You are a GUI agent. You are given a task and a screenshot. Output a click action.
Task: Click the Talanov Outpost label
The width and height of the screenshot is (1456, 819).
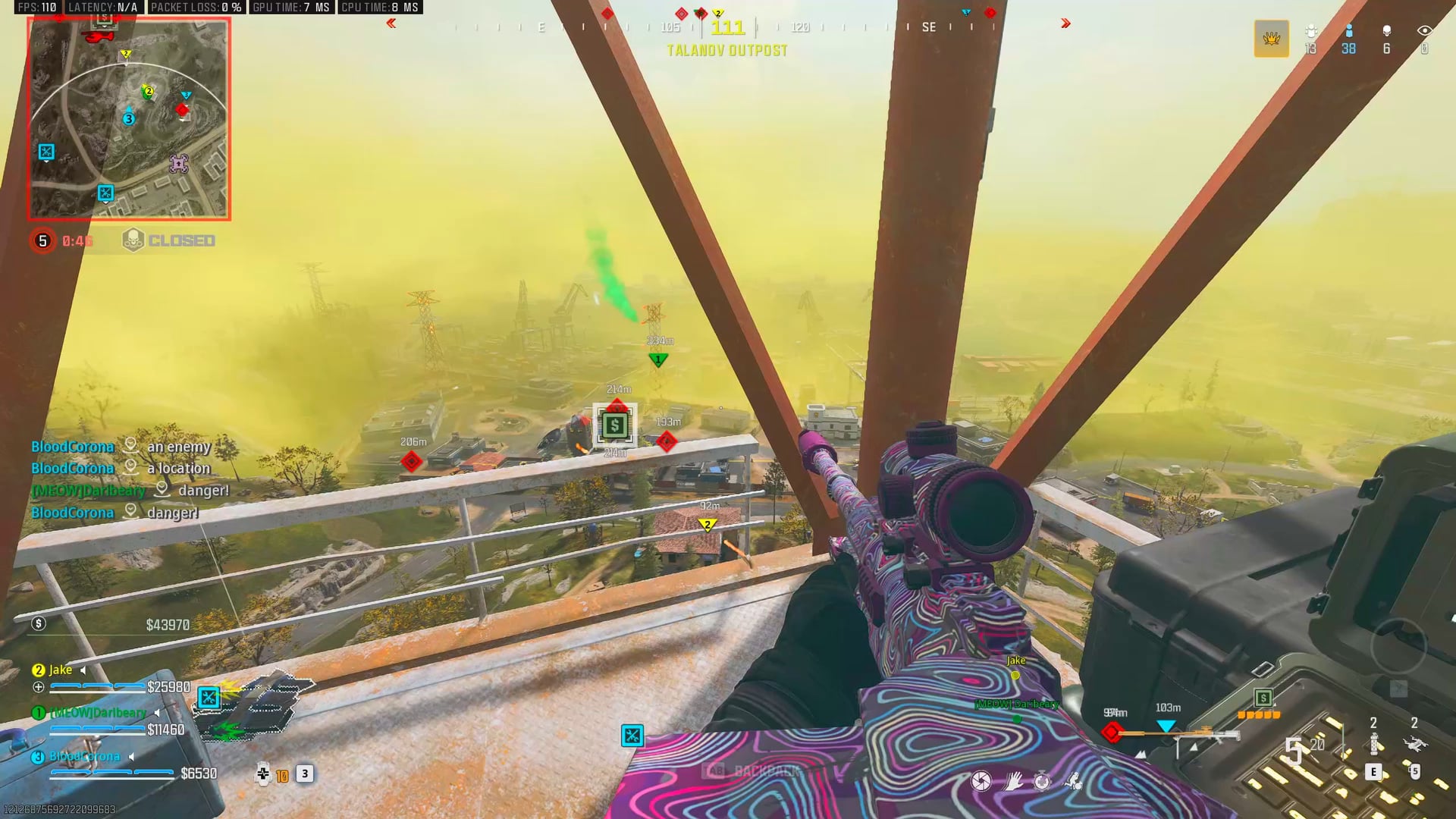click(726, 50)
